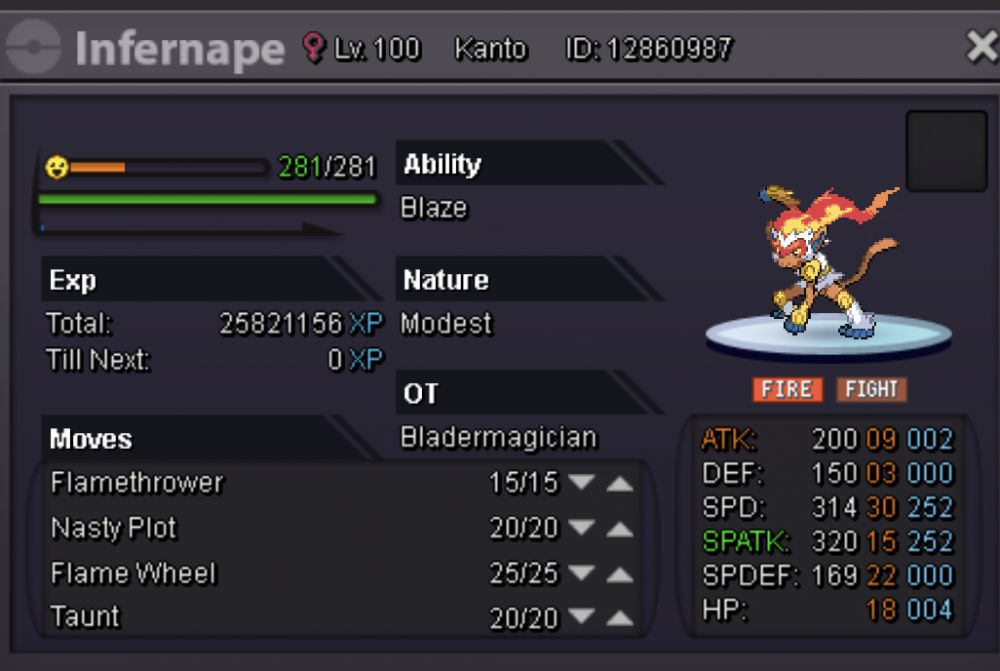Viewport: 1000px width, 671px height.
Task: Select the Flamethrower move row
Action: click(138, 483)
